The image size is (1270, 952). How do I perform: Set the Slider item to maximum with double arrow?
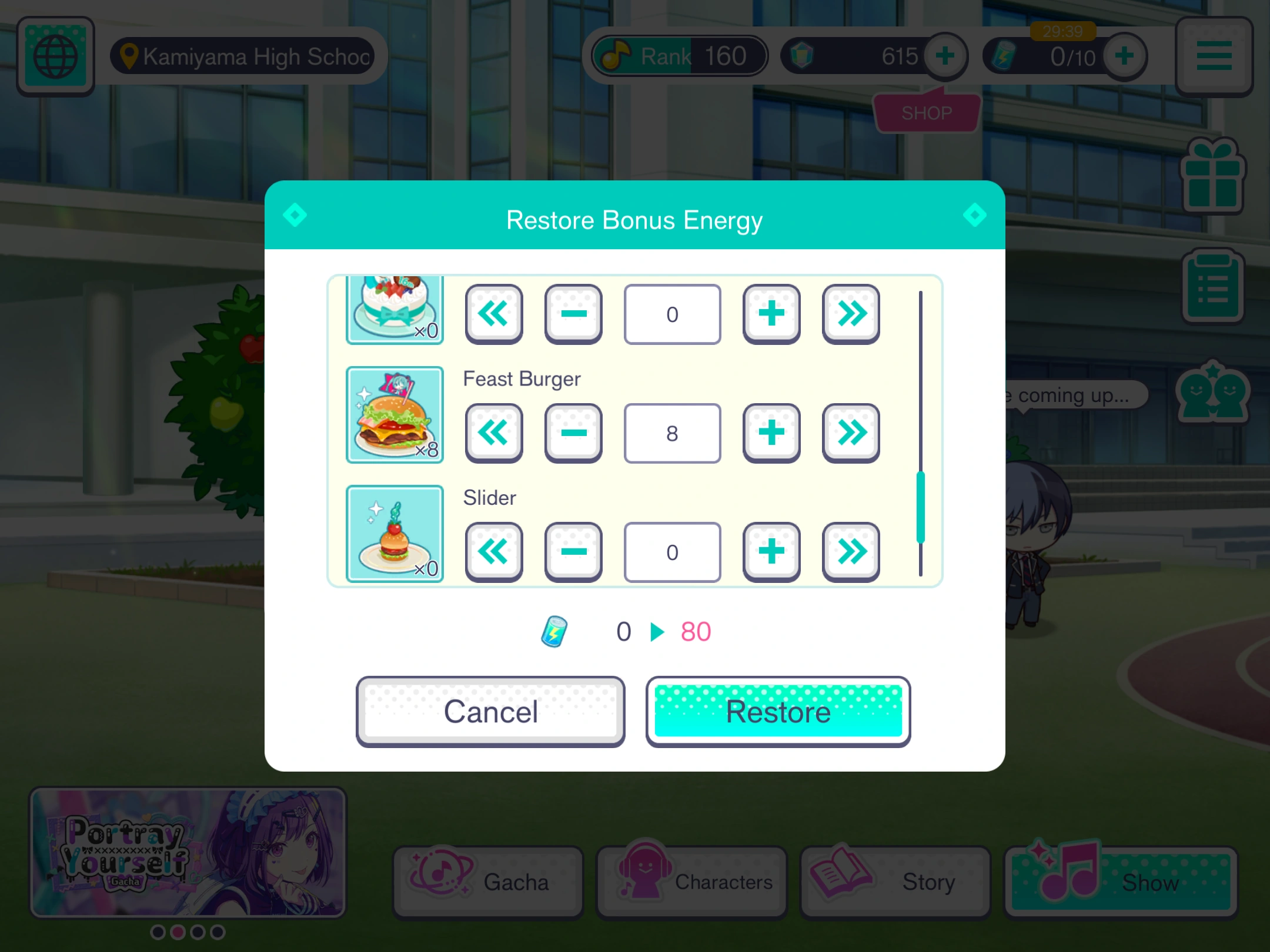[x=851, y=552]
